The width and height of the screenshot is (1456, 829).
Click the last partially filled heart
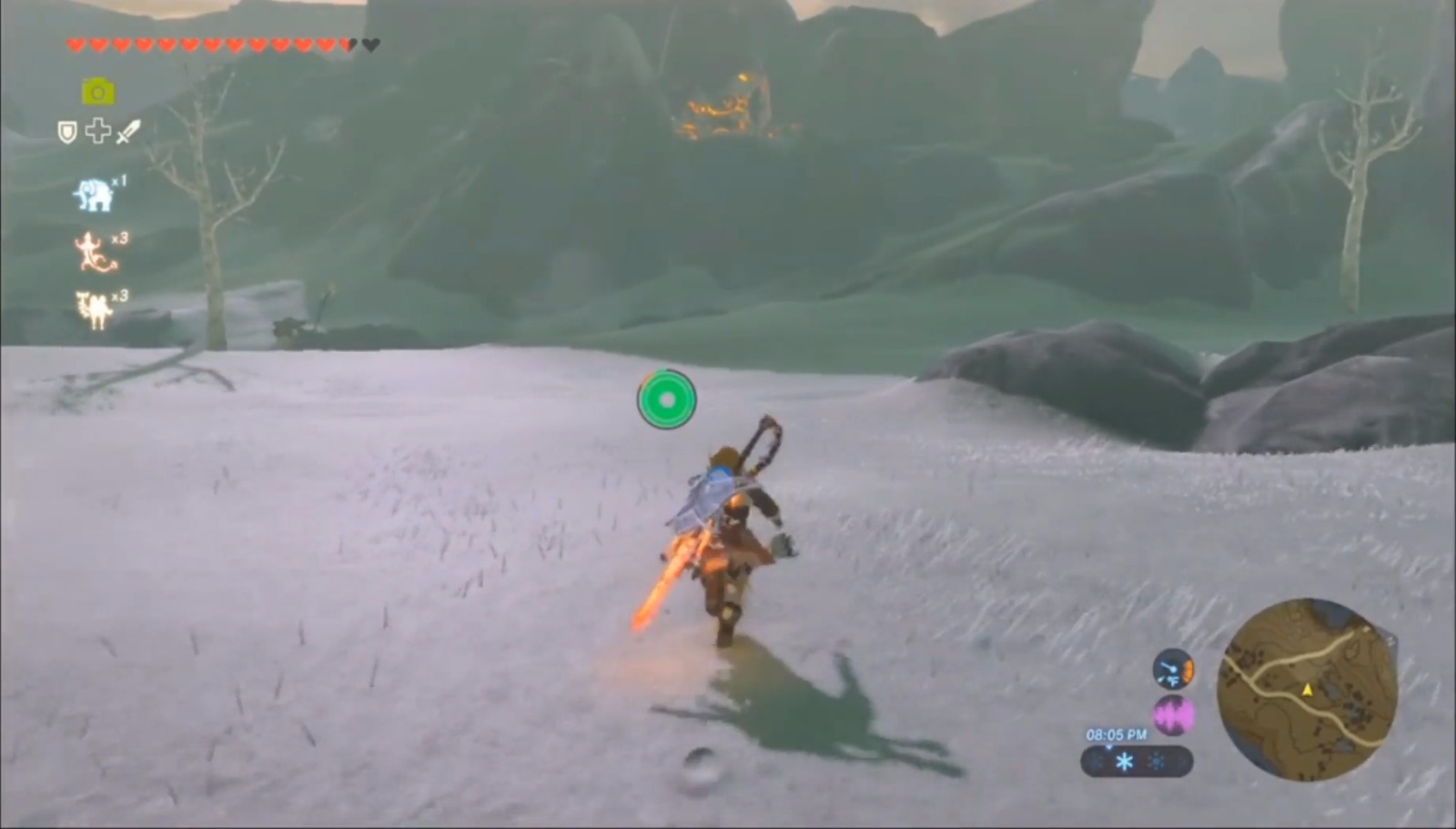349,45
